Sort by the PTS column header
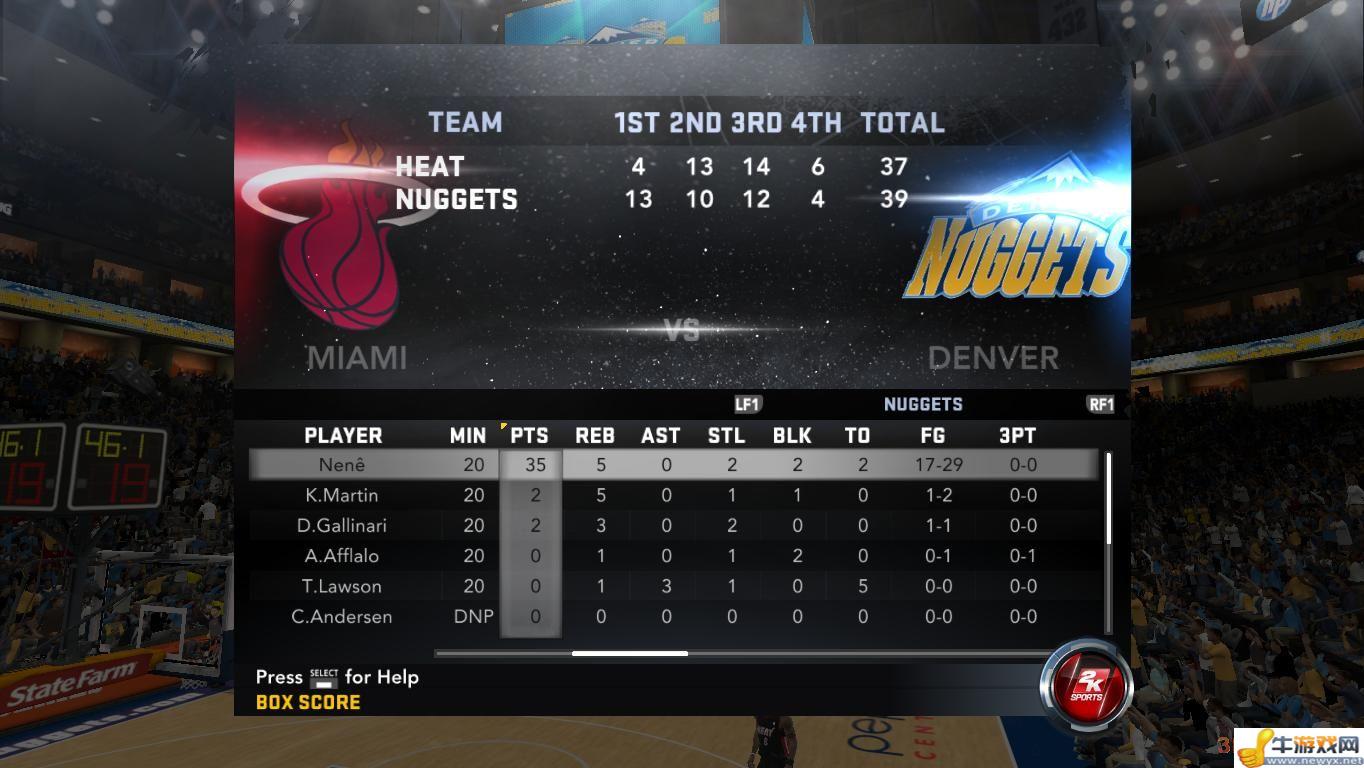 click(531, 434)
